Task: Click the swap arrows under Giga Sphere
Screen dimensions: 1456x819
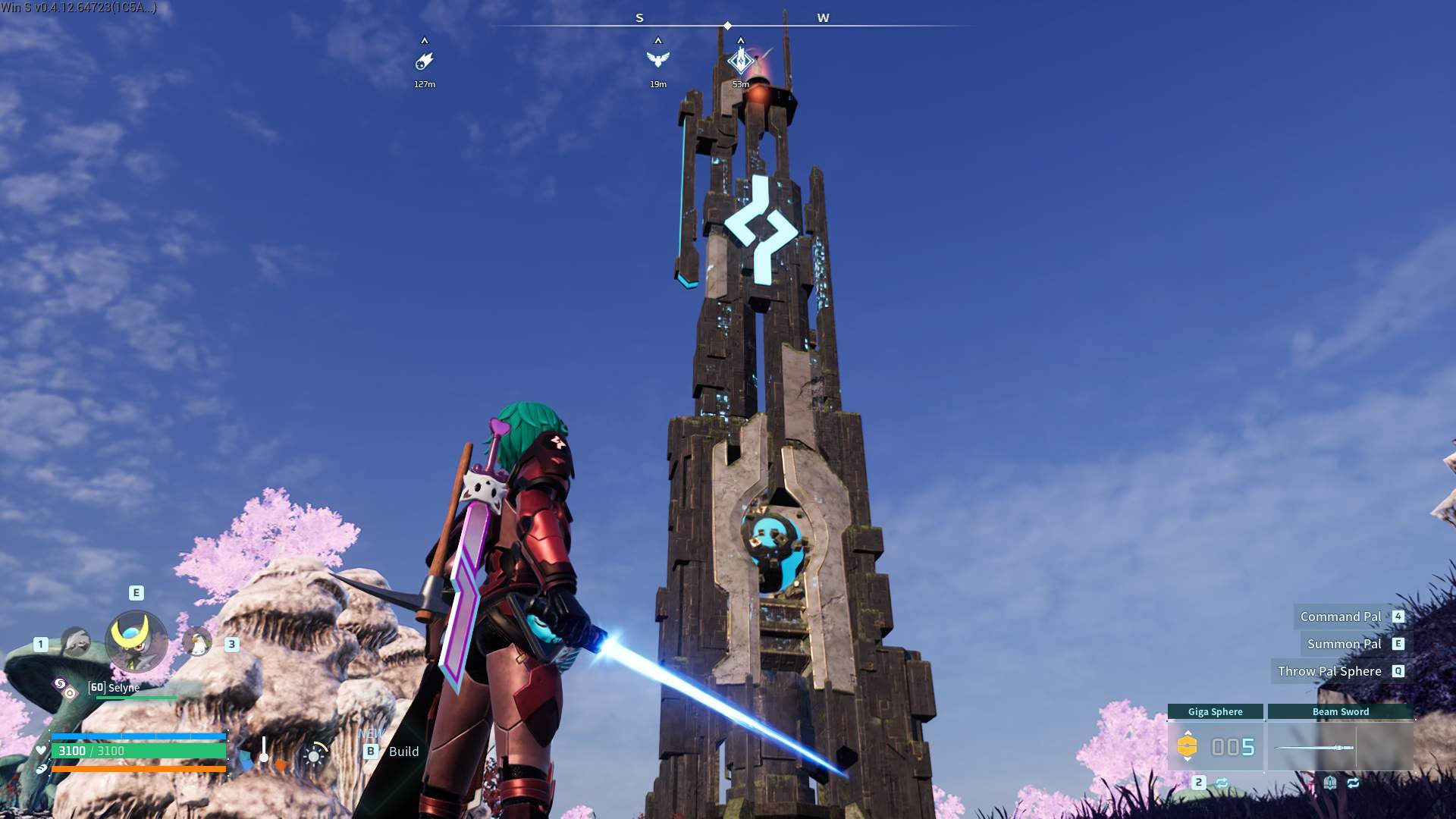Action: point(1222,783)
